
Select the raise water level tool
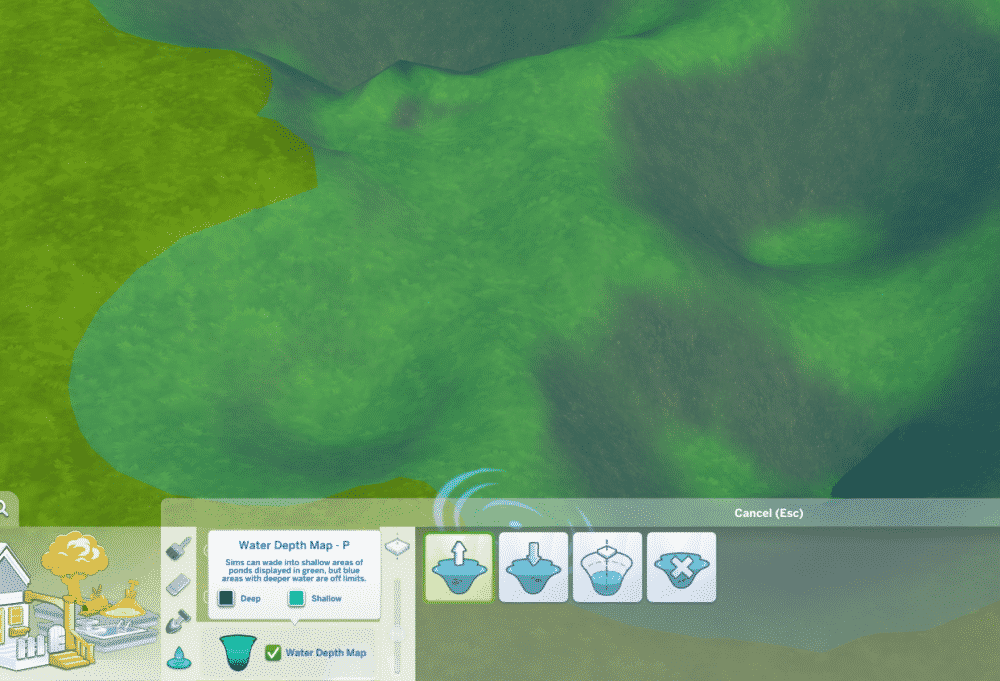(x=459, y=567)
